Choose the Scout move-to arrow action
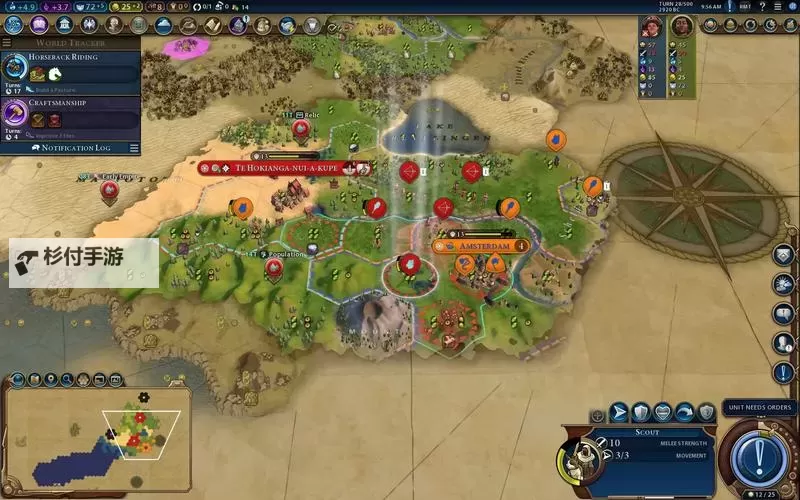This screenshot has width=800, height=500. pyautogui.click(x=619, y=411)
